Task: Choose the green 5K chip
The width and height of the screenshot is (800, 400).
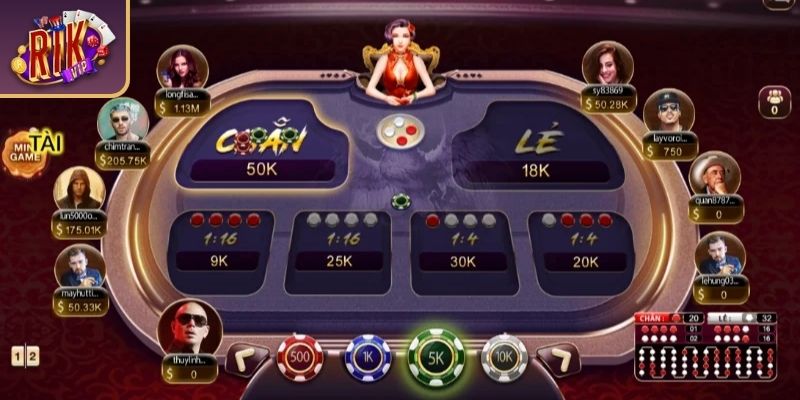Action: click(436, 358)
